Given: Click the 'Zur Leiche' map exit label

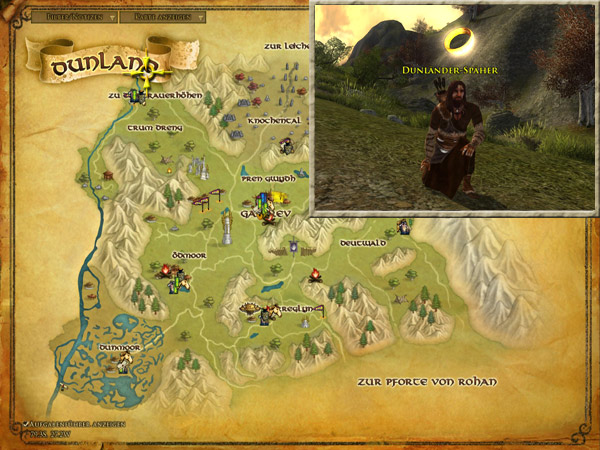Looking at the screenshot, I should coord(287,46).
